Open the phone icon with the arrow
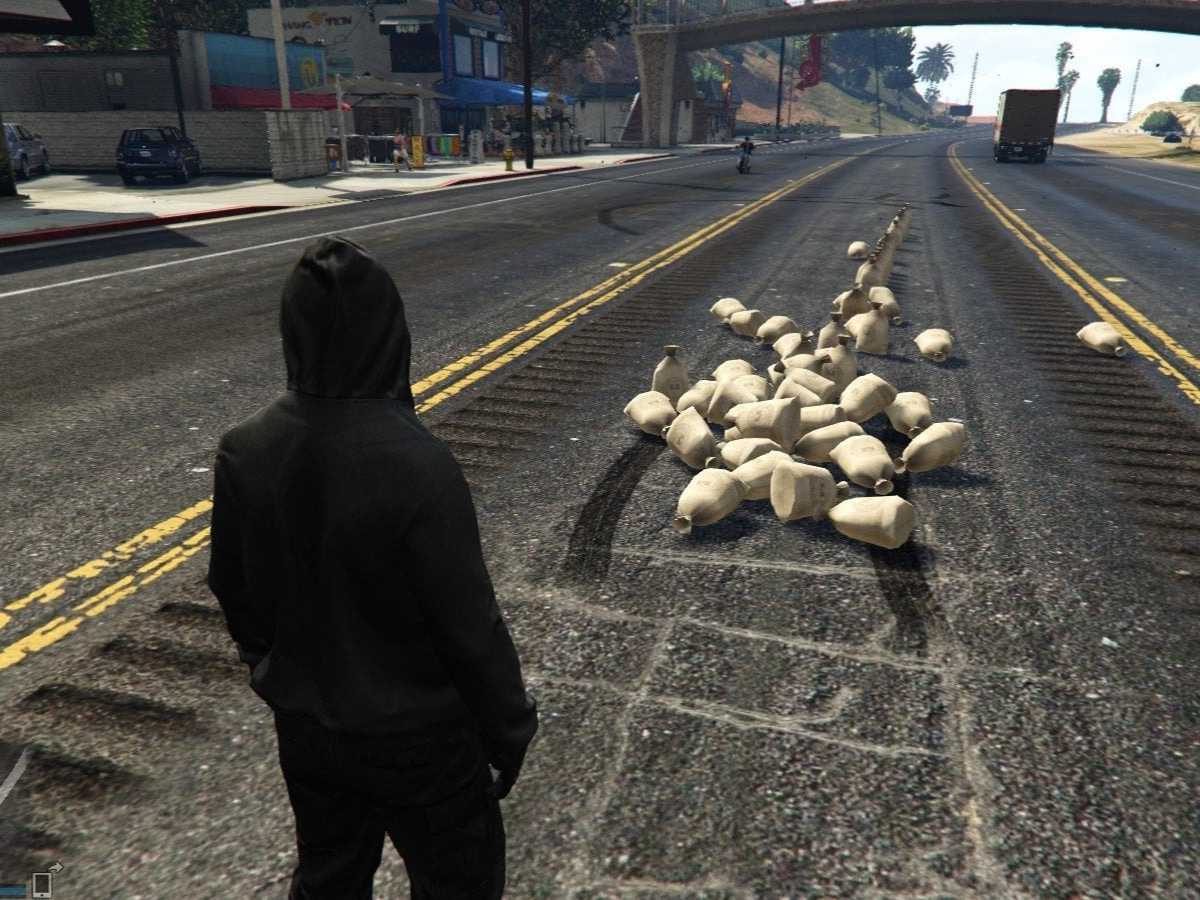This screenshot has height=900, width=1200. click(x=43, y=882)
